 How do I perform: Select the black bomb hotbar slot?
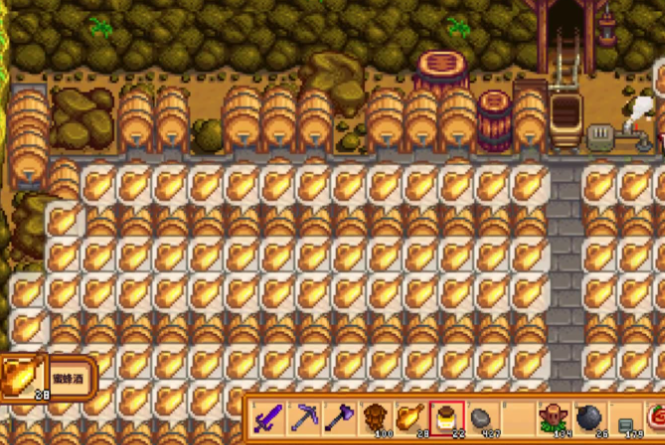tap(587, 416)
